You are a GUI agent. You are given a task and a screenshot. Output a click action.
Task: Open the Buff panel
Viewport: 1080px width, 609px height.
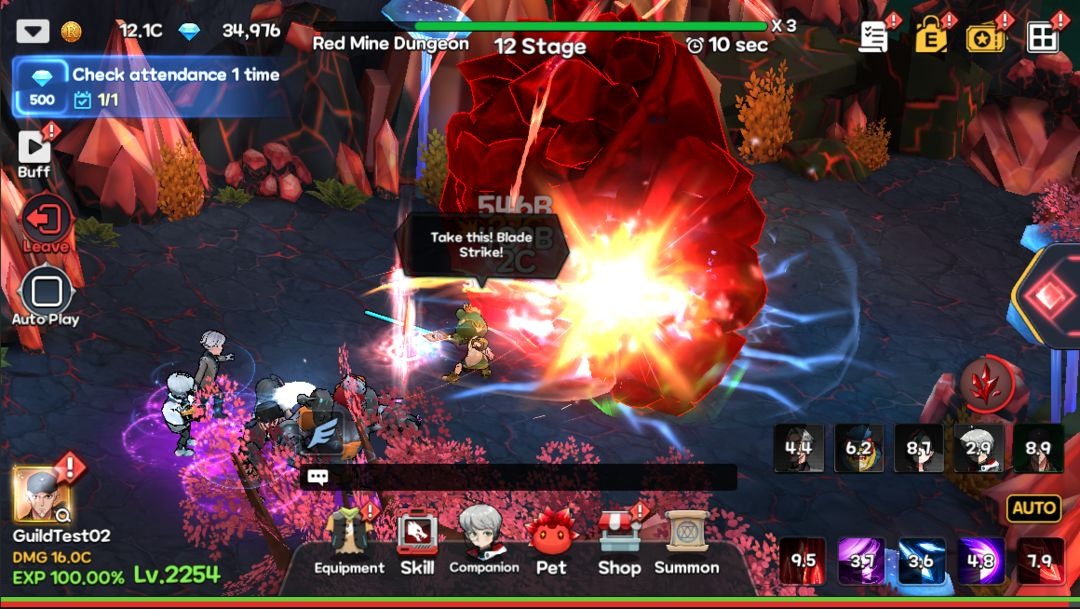(34, 152)
